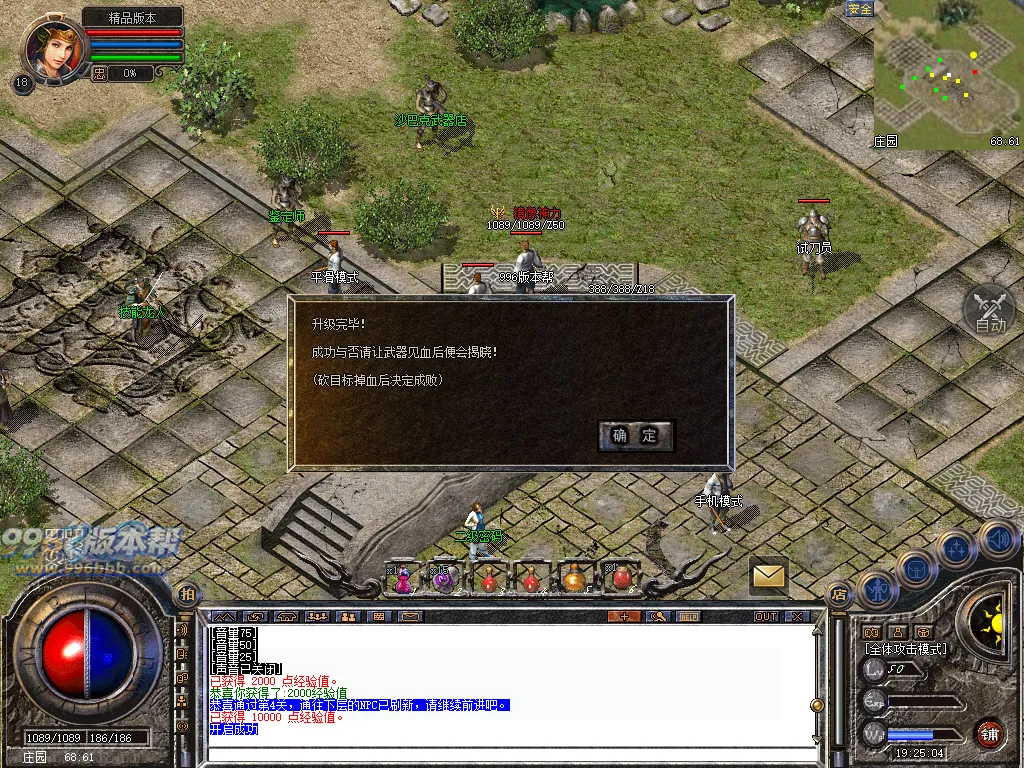Confirm the upgrade dialog with 确定
The height and width of the screenshot is (768, 1024).
(x=636, y=435)
